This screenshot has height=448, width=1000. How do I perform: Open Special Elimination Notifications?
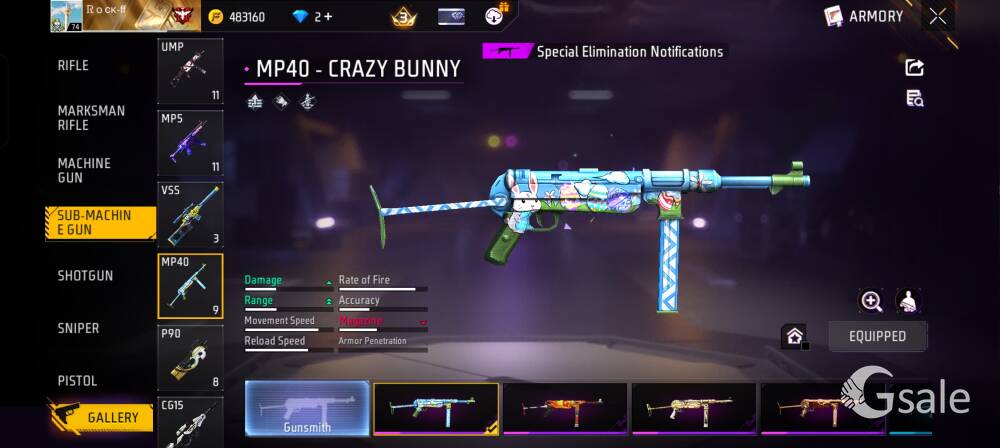click(x=603, y=51)
